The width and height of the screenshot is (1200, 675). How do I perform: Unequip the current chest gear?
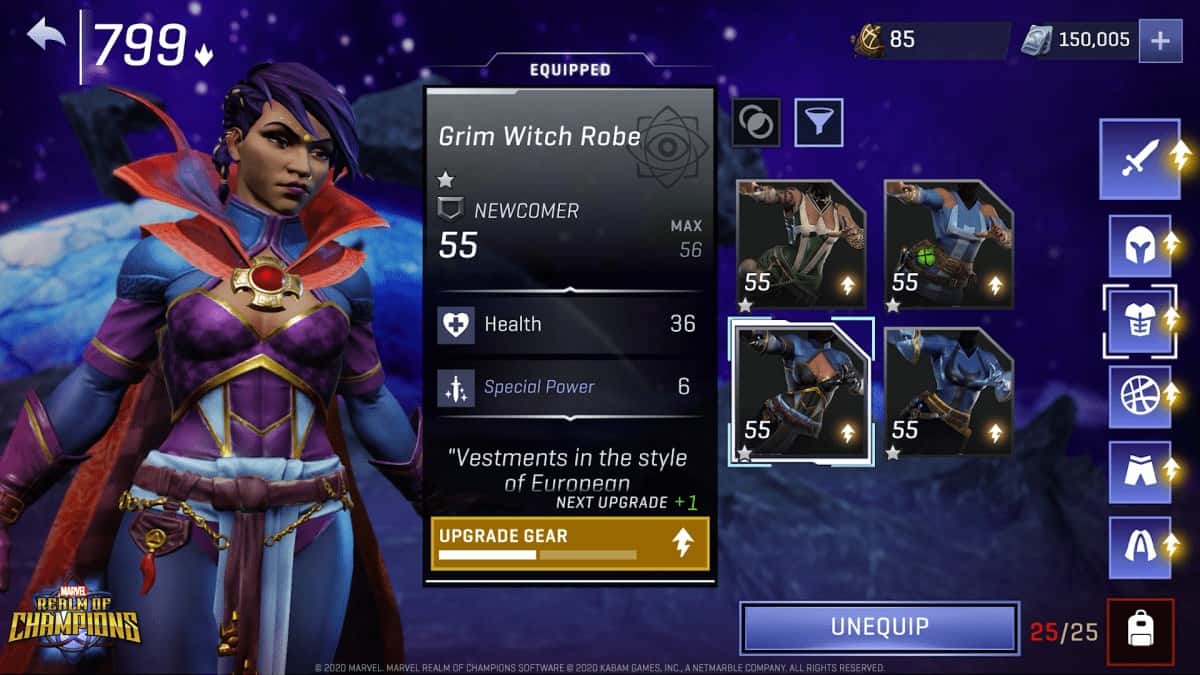pos(879,627)
